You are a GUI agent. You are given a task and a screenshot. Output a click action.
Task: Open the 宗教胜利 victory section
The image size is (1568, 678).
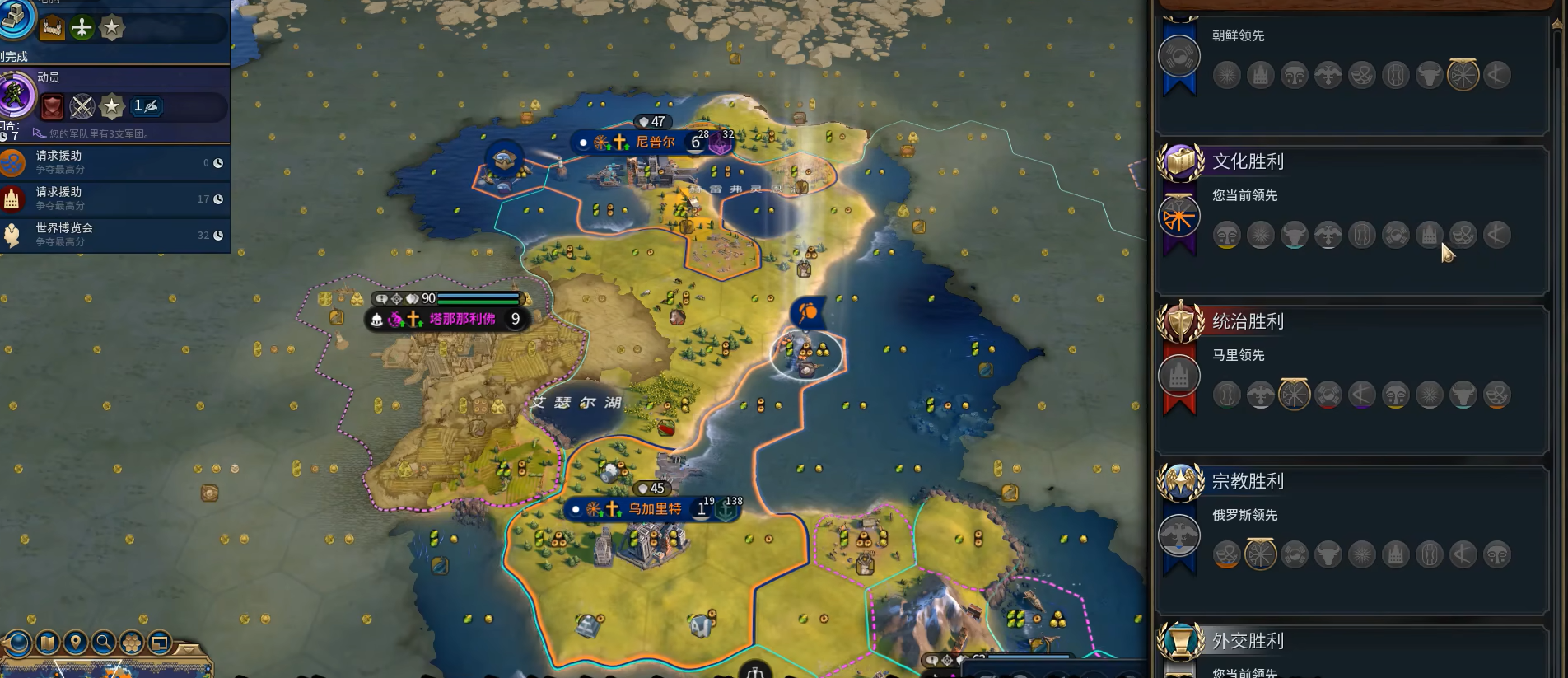pos(1248,481)
